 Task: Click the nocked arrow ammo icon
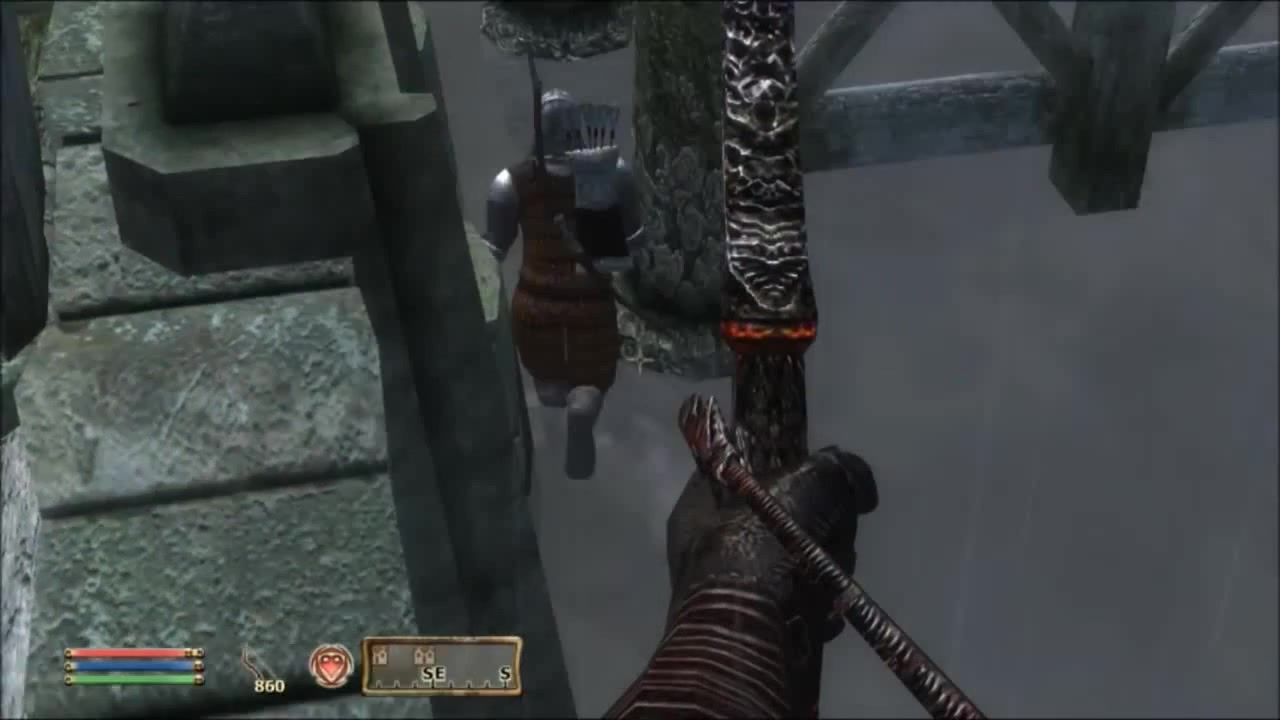click(249, 660)
